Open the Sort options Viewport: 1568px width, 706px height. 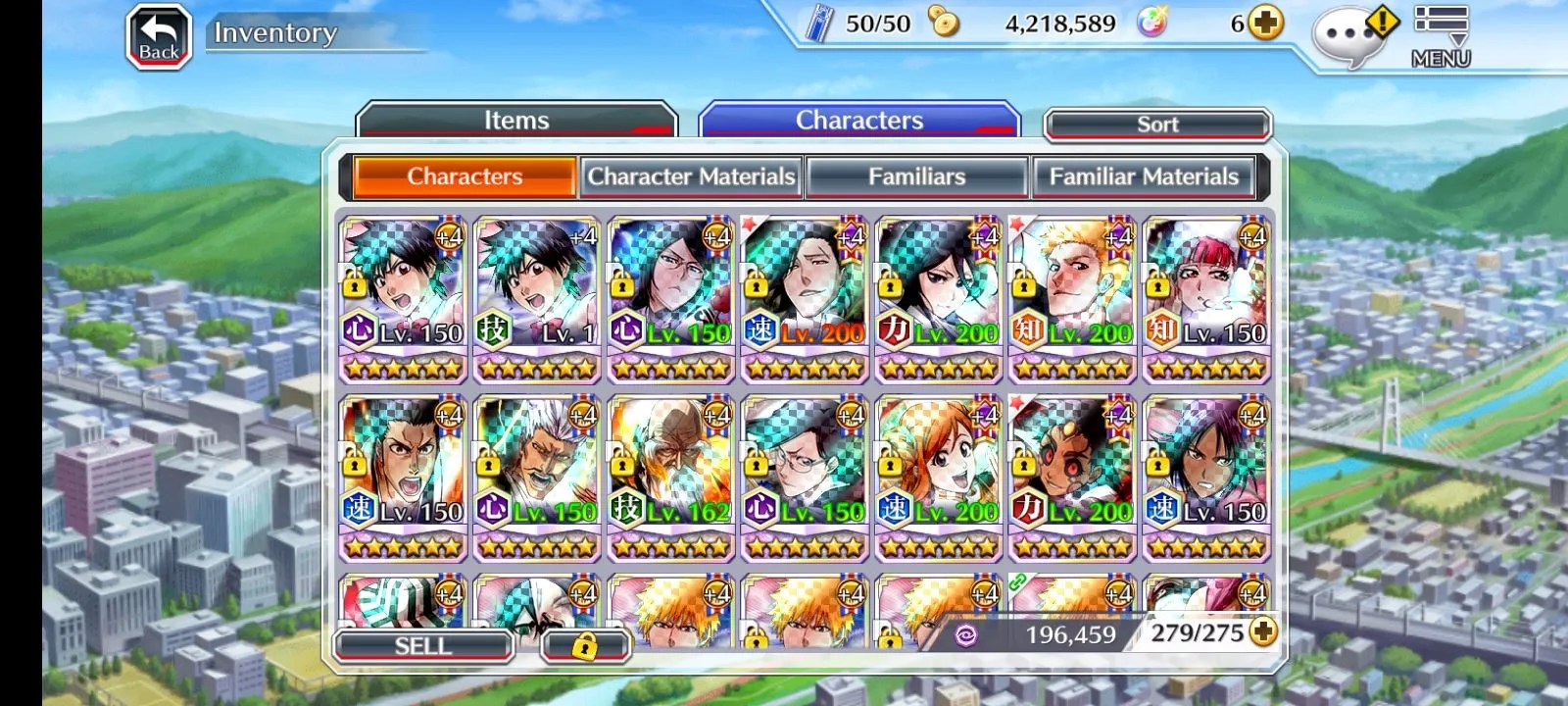click(x=1157, y=125)
